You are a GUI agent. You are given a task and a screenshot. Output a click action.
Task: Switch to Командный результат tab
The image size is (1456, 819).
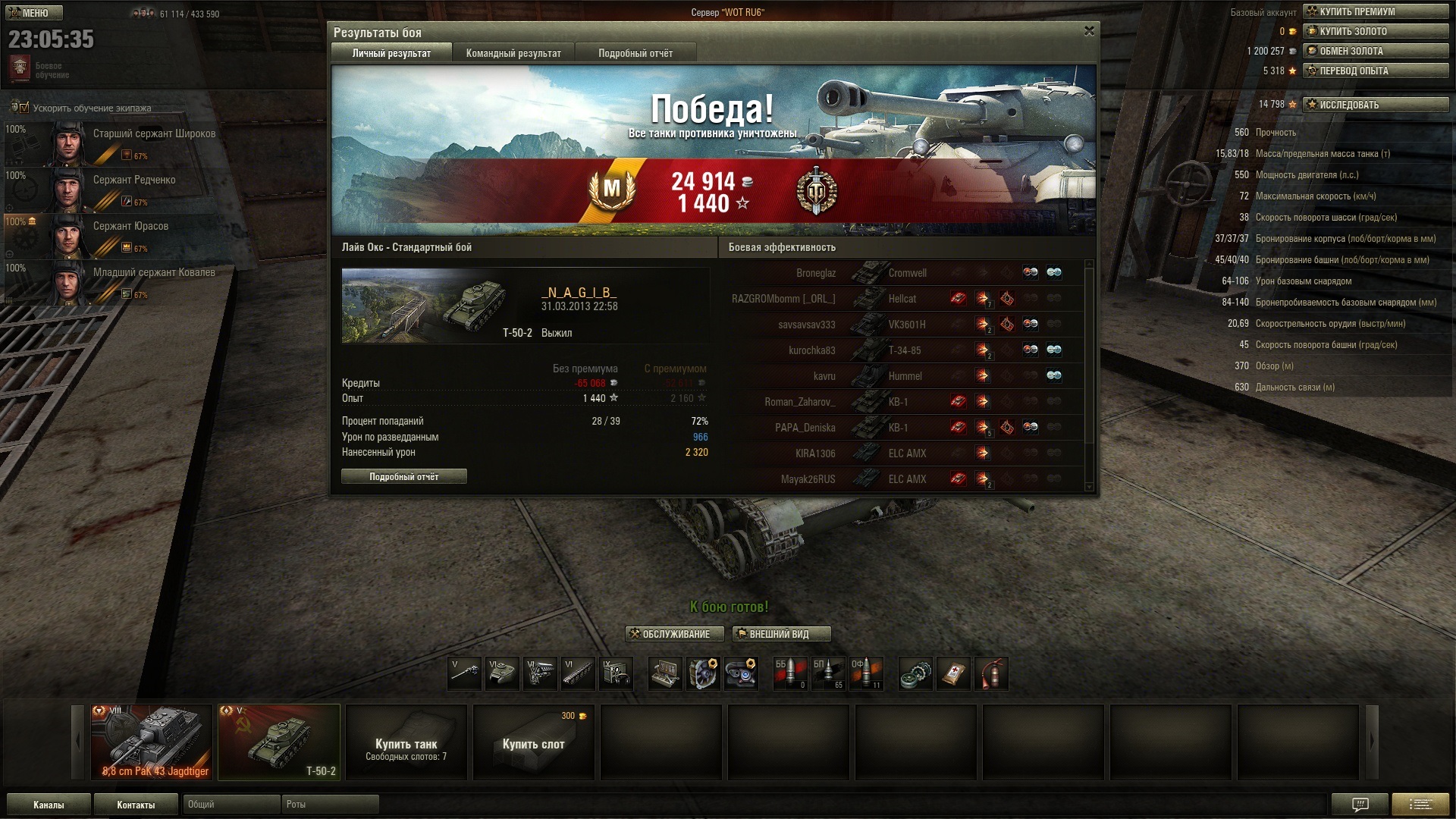click(x=513, y=53)
